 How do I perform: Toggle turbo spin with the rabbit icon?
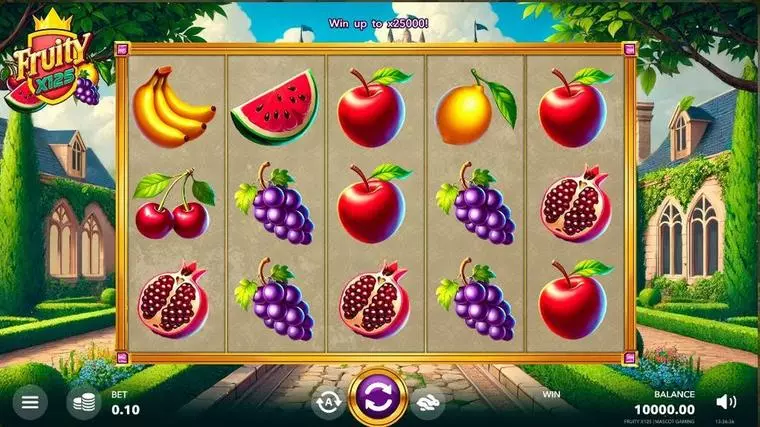(x=429, y=401)
